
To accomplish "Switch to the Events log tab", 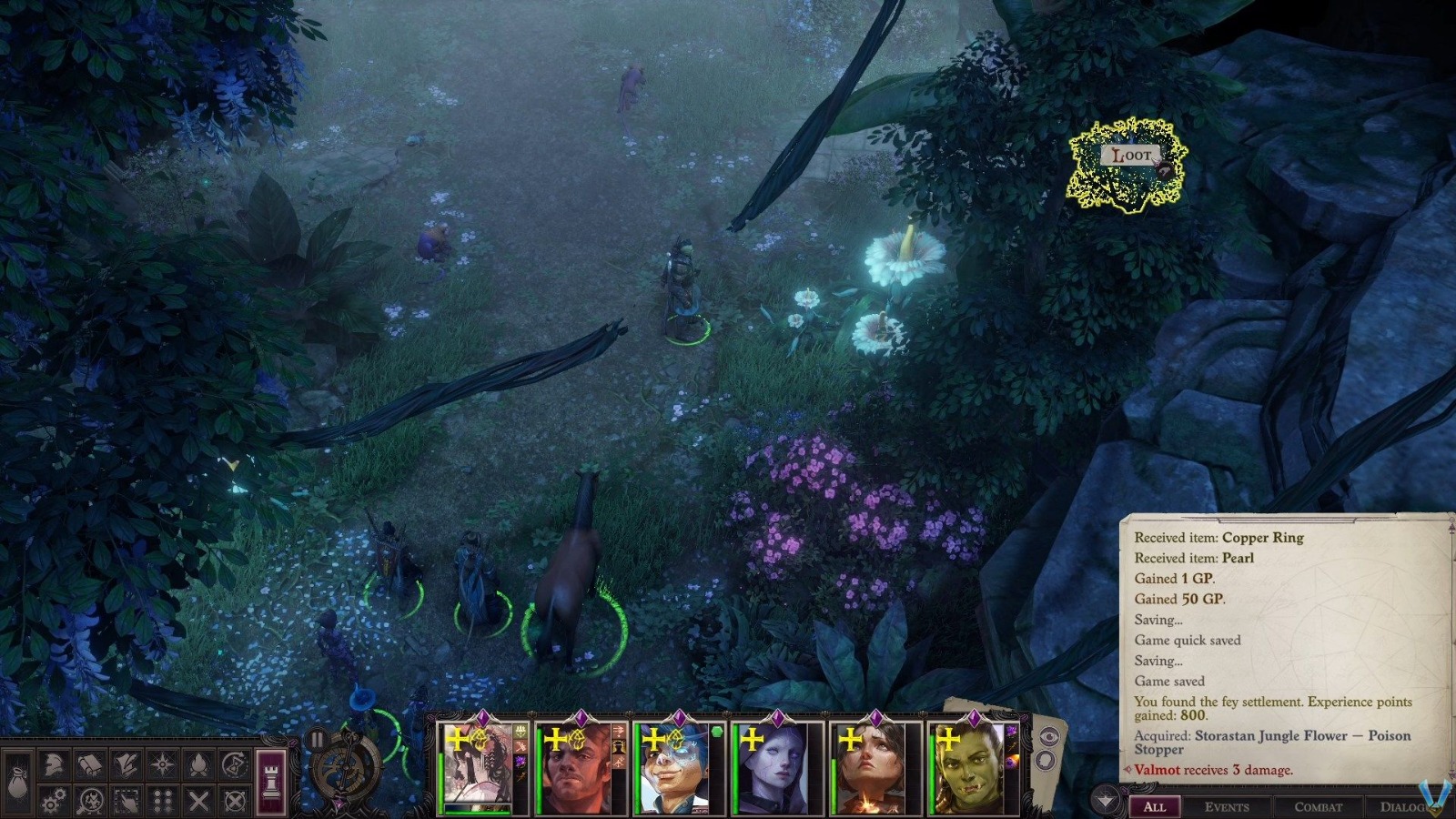I will tap(1226, 806).
